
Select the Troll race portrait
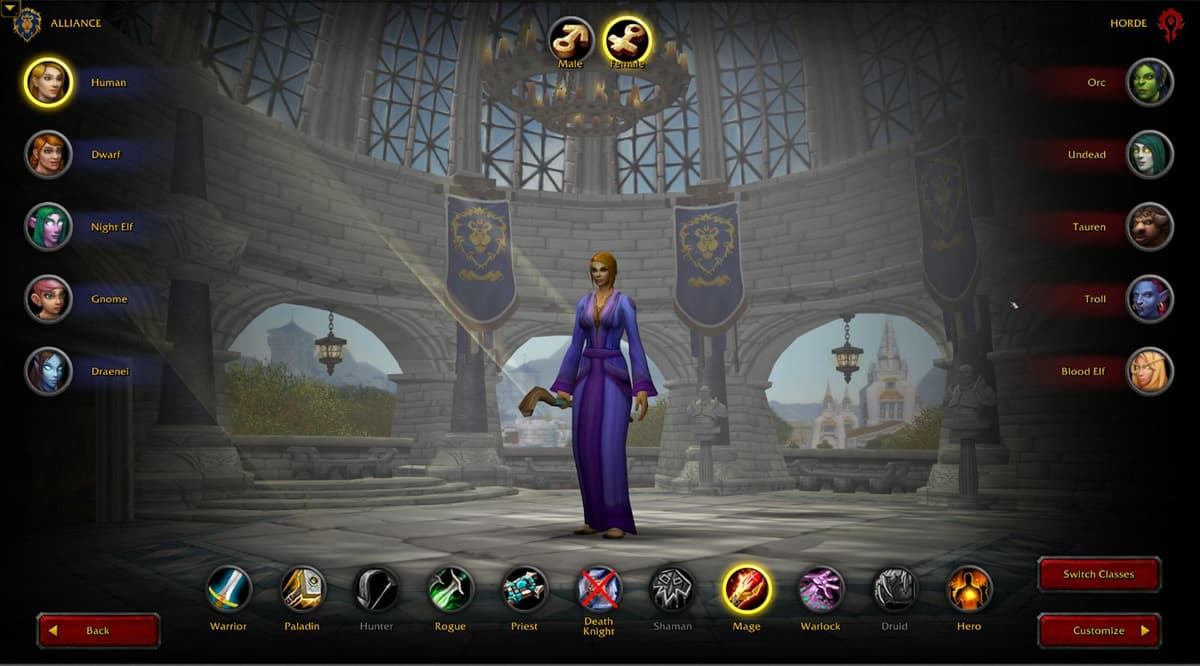(x=1150, y=299)
